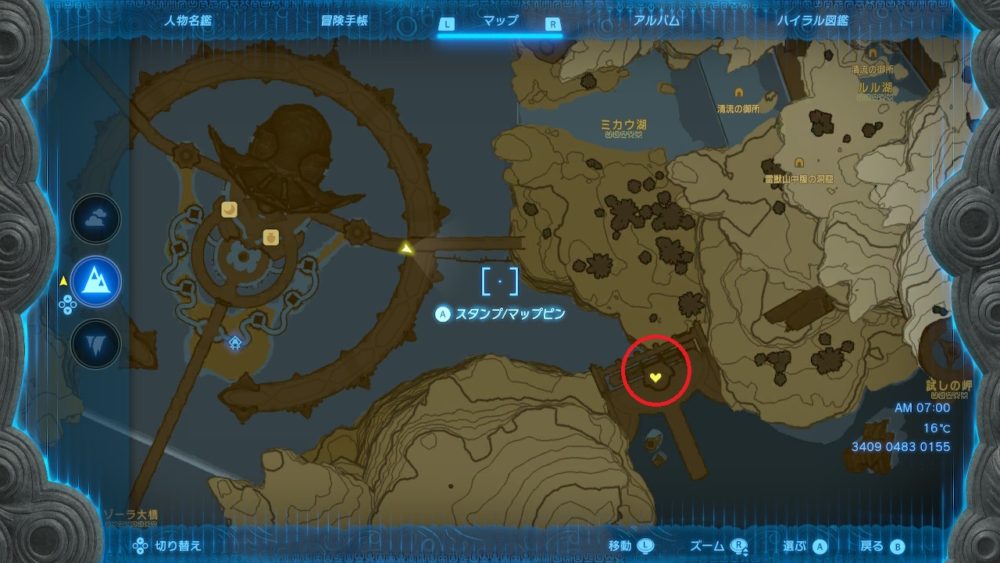Select the crescent moon stamp marker
1000x563 pixels.
tap(230, 209)
